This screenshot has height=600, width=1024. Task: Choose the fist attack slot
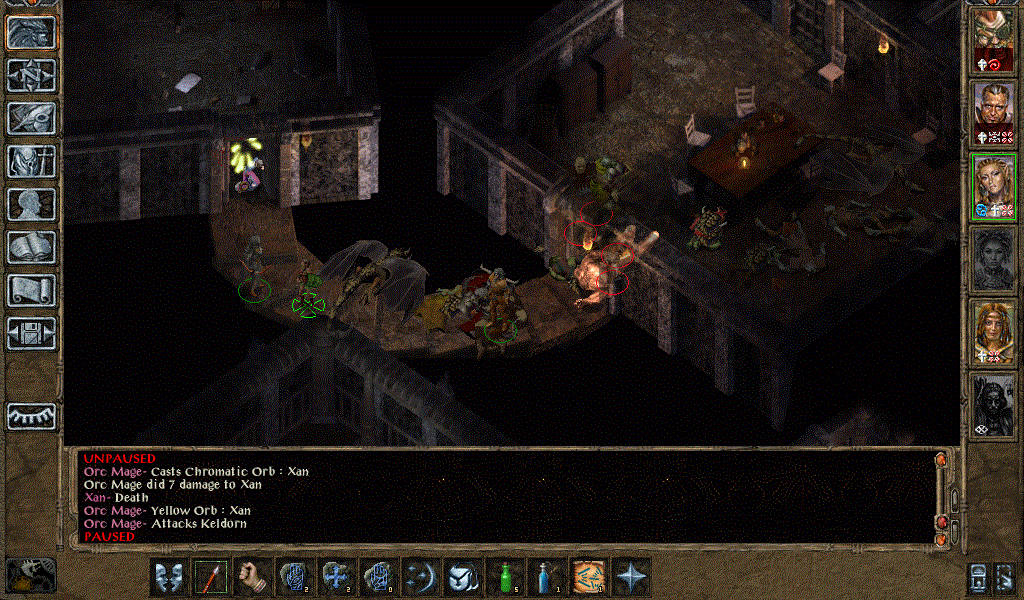pos(252,577)
